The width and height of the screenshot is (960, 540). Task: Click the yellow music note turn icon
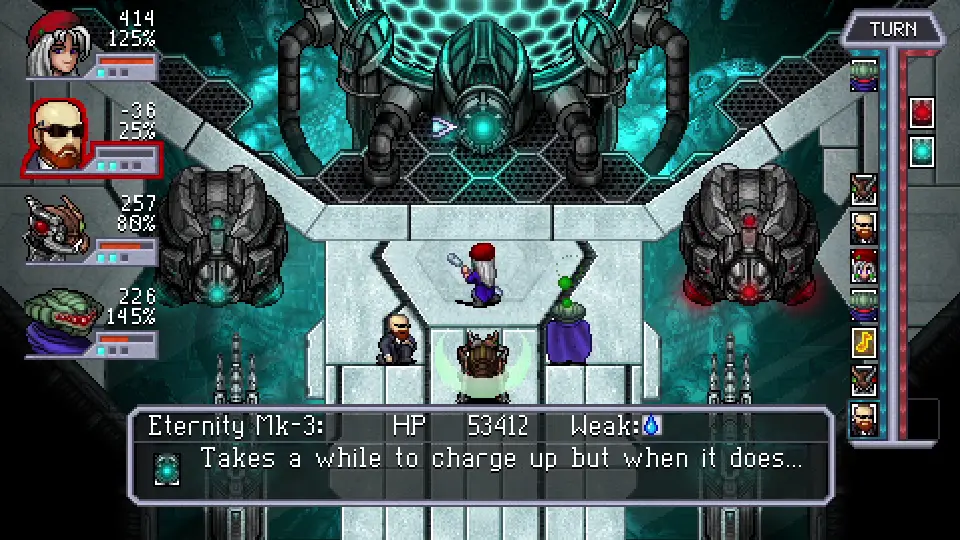(x=864, y=343)
